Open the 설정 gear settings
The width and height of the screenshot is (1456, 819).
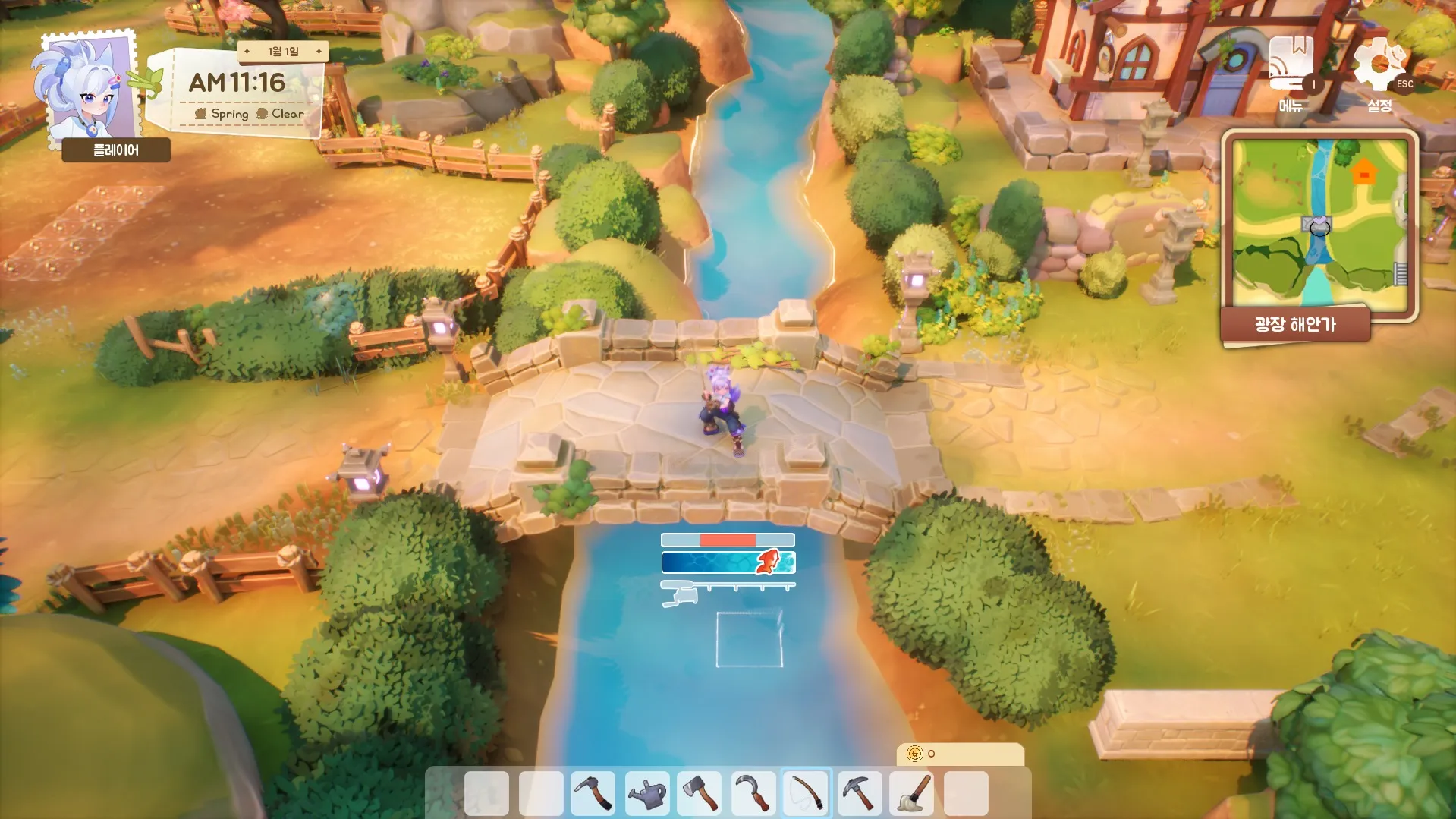click(1379, 66)
